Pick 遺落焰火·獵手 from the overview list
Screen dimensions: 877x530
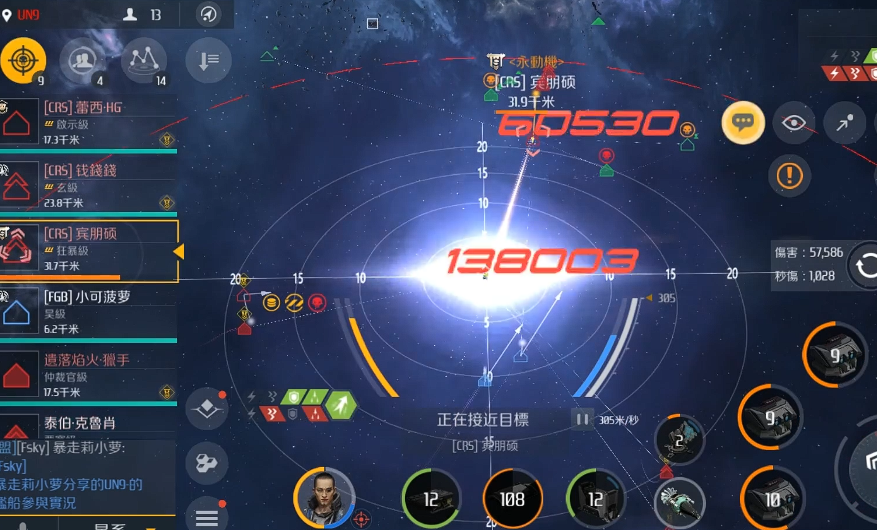point(88,373)
